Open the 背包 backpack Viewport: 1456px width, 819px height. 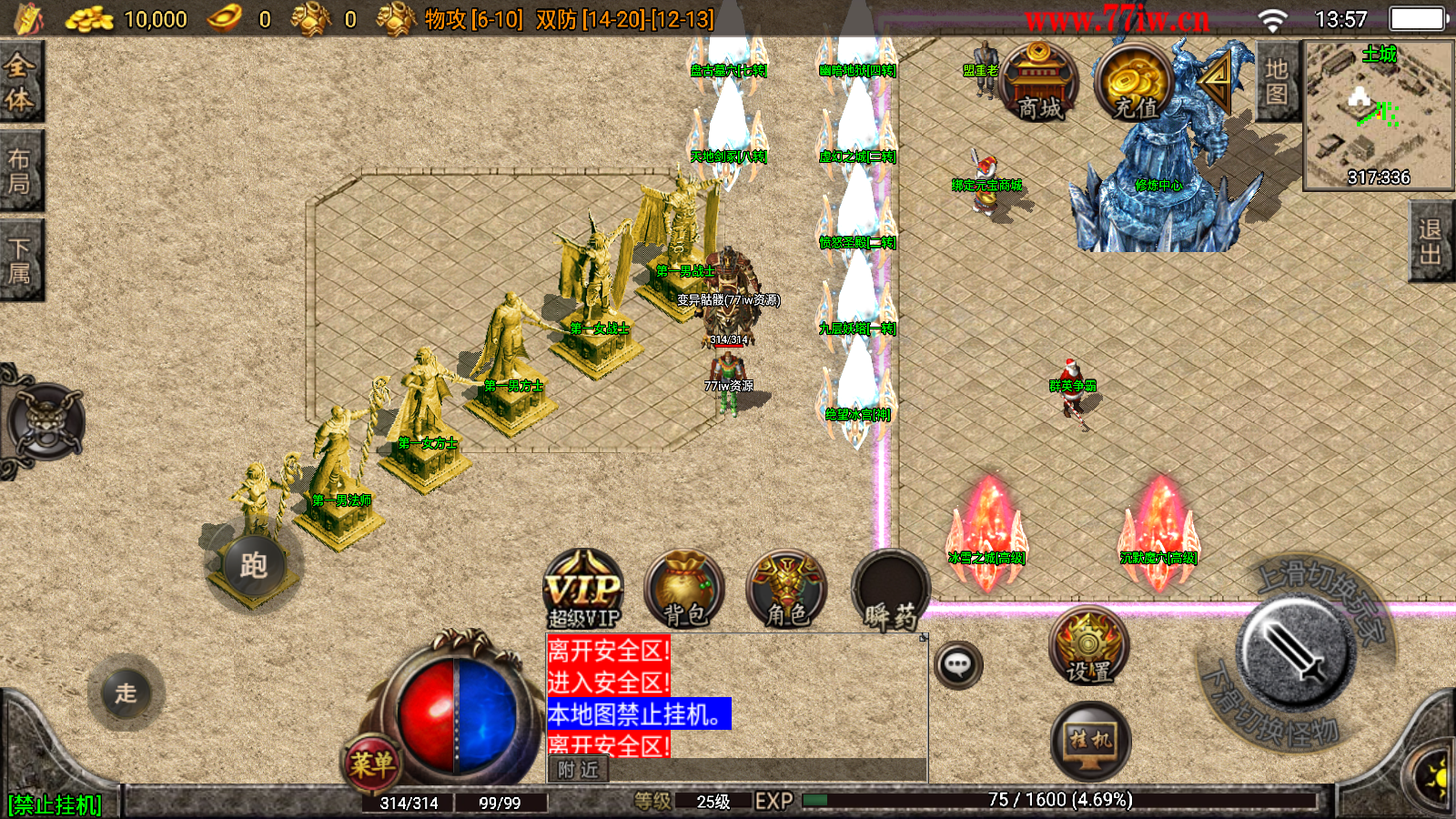684,590
